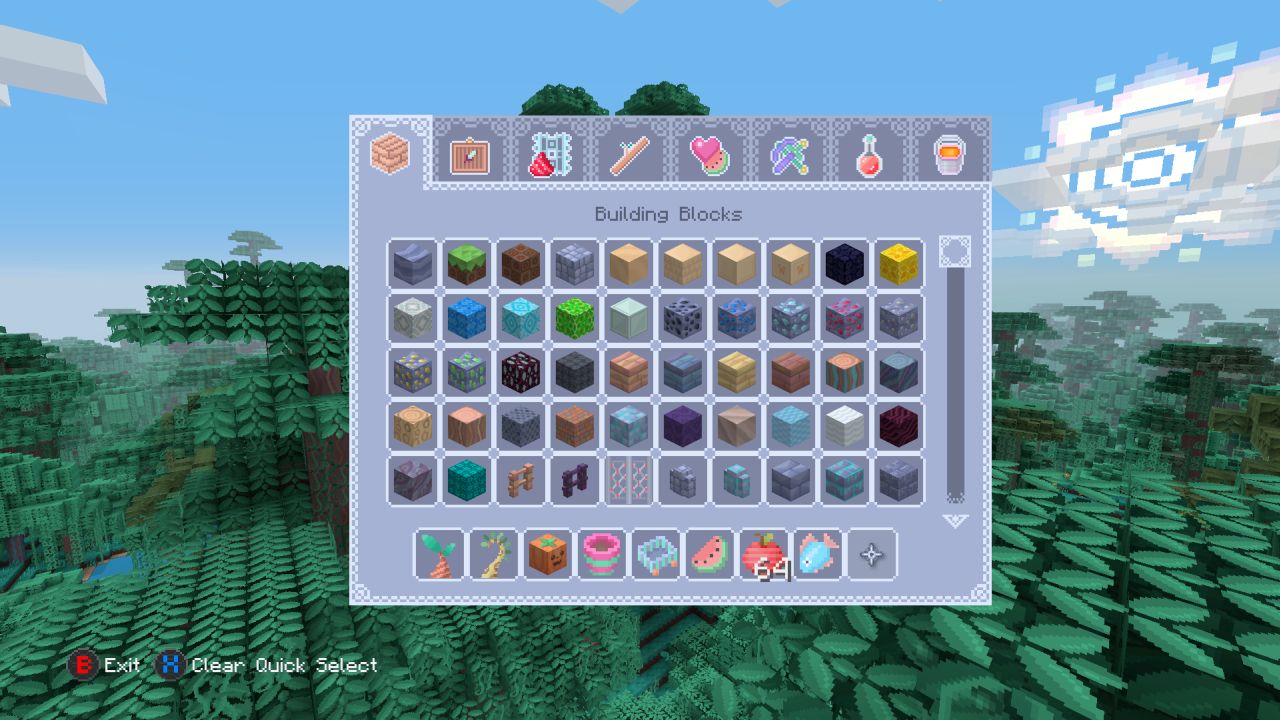Select the carved pumpkin in the hotbar
1280x720 pixels.
[550, 555]
